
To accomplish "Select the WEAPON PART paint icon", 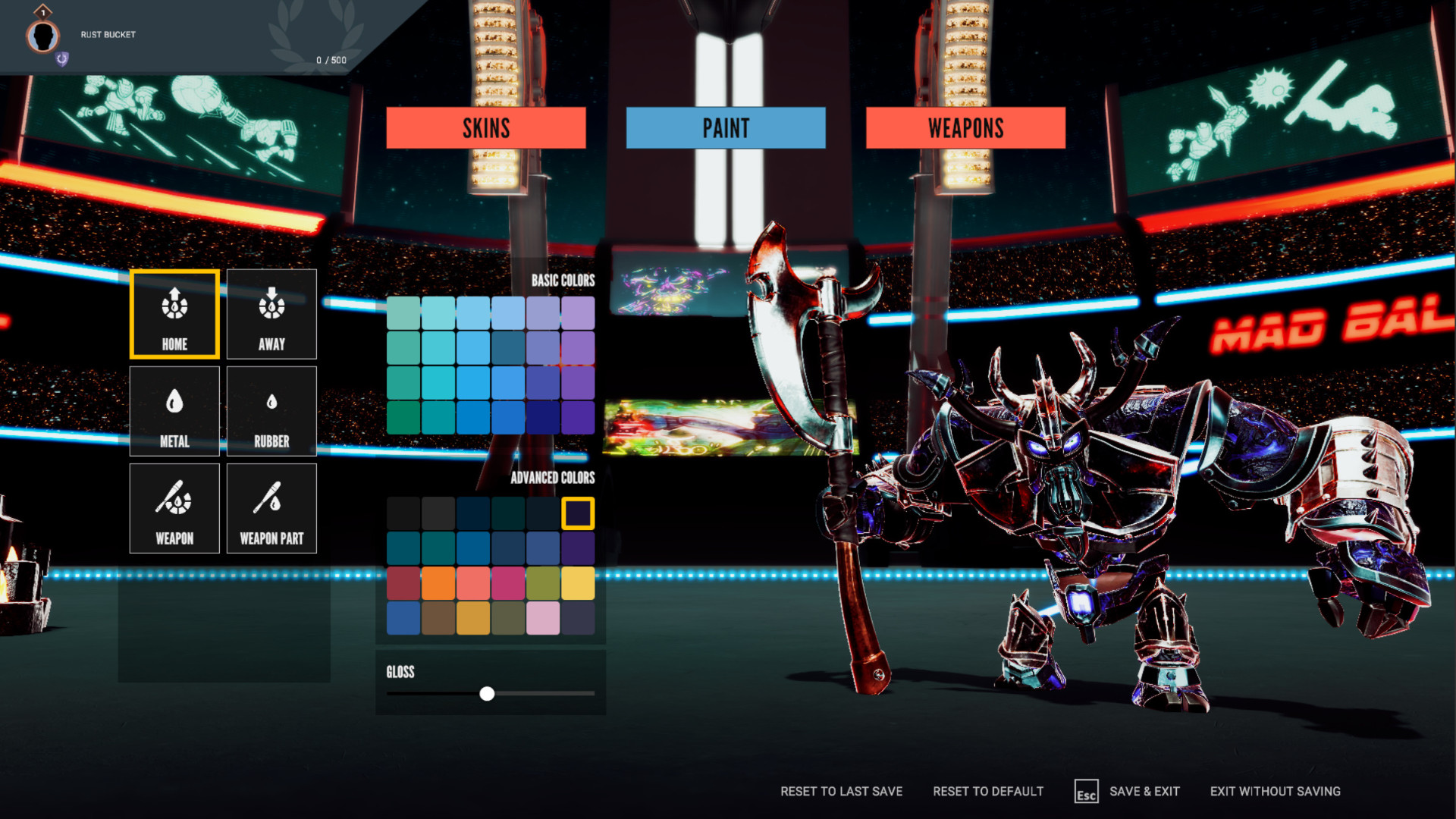I will click(271, 507).
